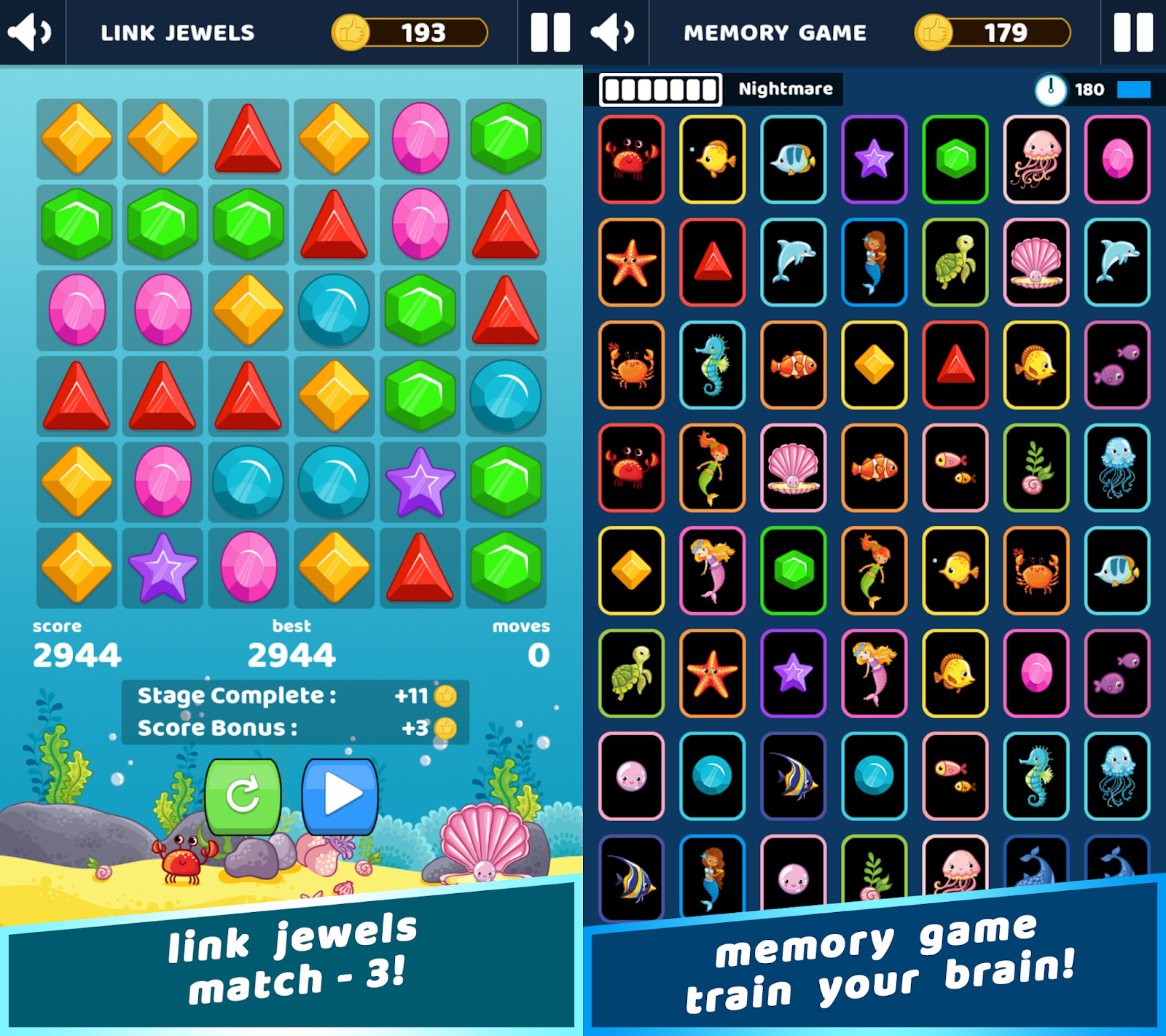The image size is (1166, 1036).
Task: Tap the red crab card in the top row
Action: (631, 160)
